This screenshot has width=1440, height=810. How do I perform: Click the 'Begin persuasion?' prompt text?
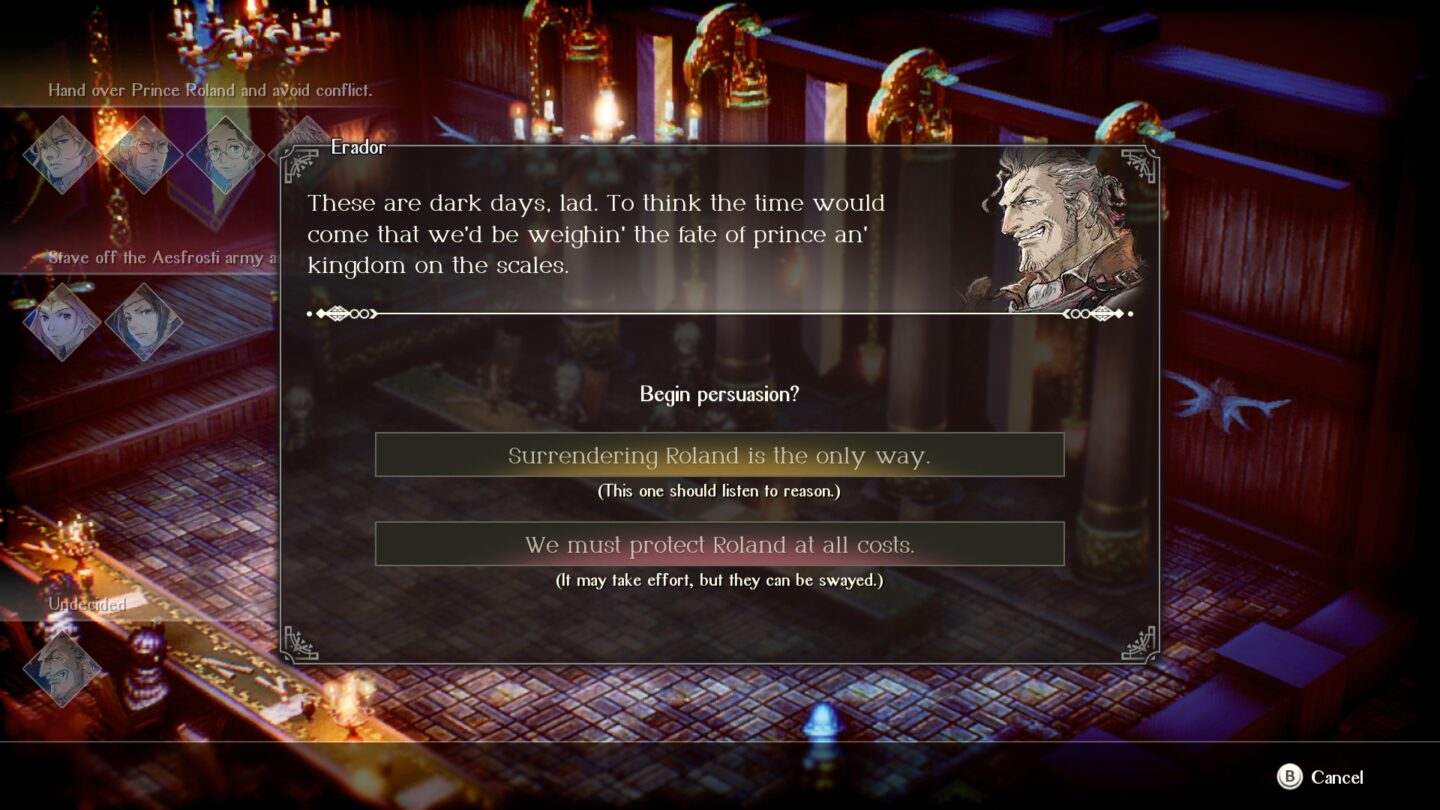pos(718,395)
